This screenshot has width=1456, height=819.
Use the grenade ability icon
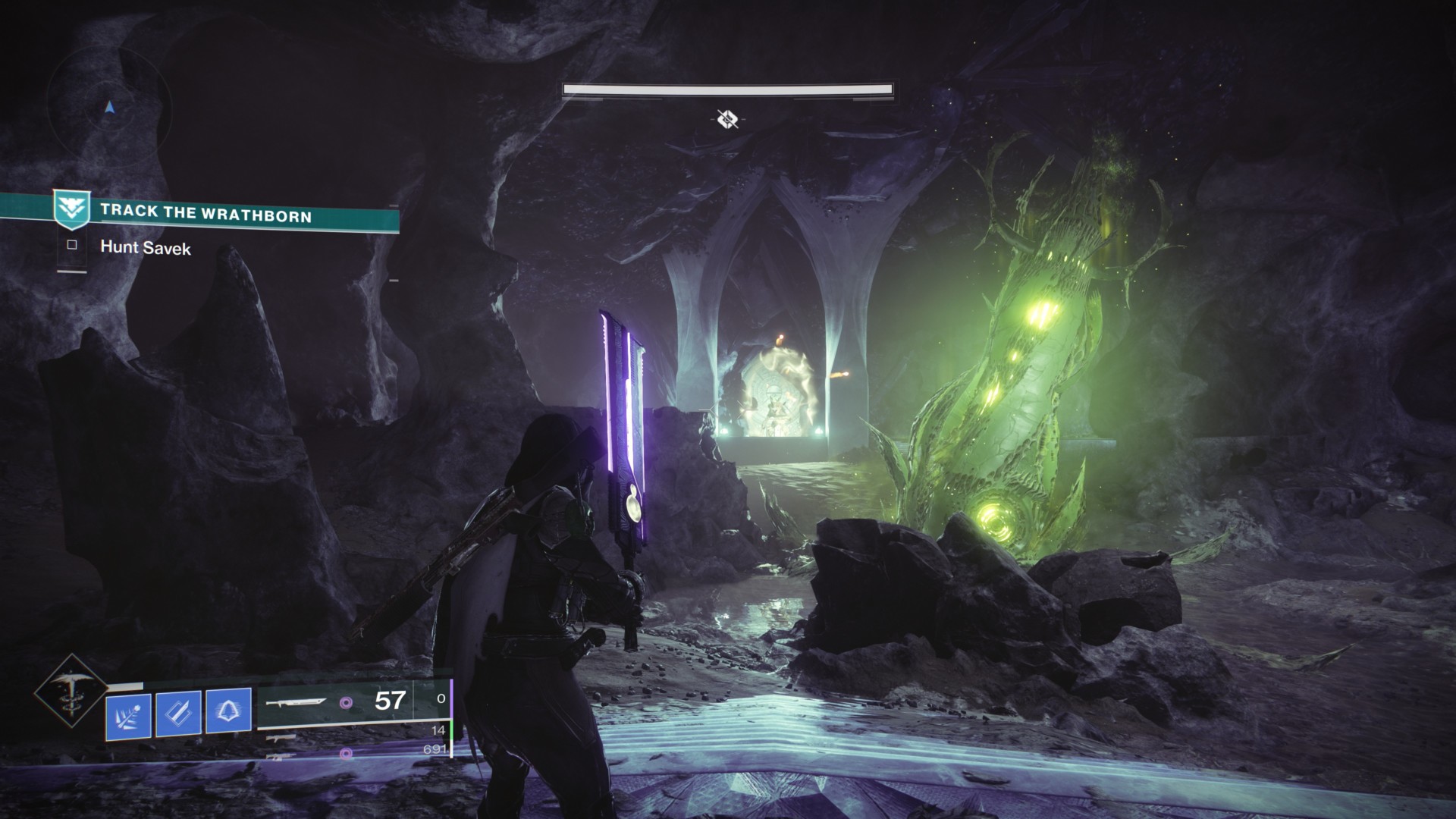127,712
